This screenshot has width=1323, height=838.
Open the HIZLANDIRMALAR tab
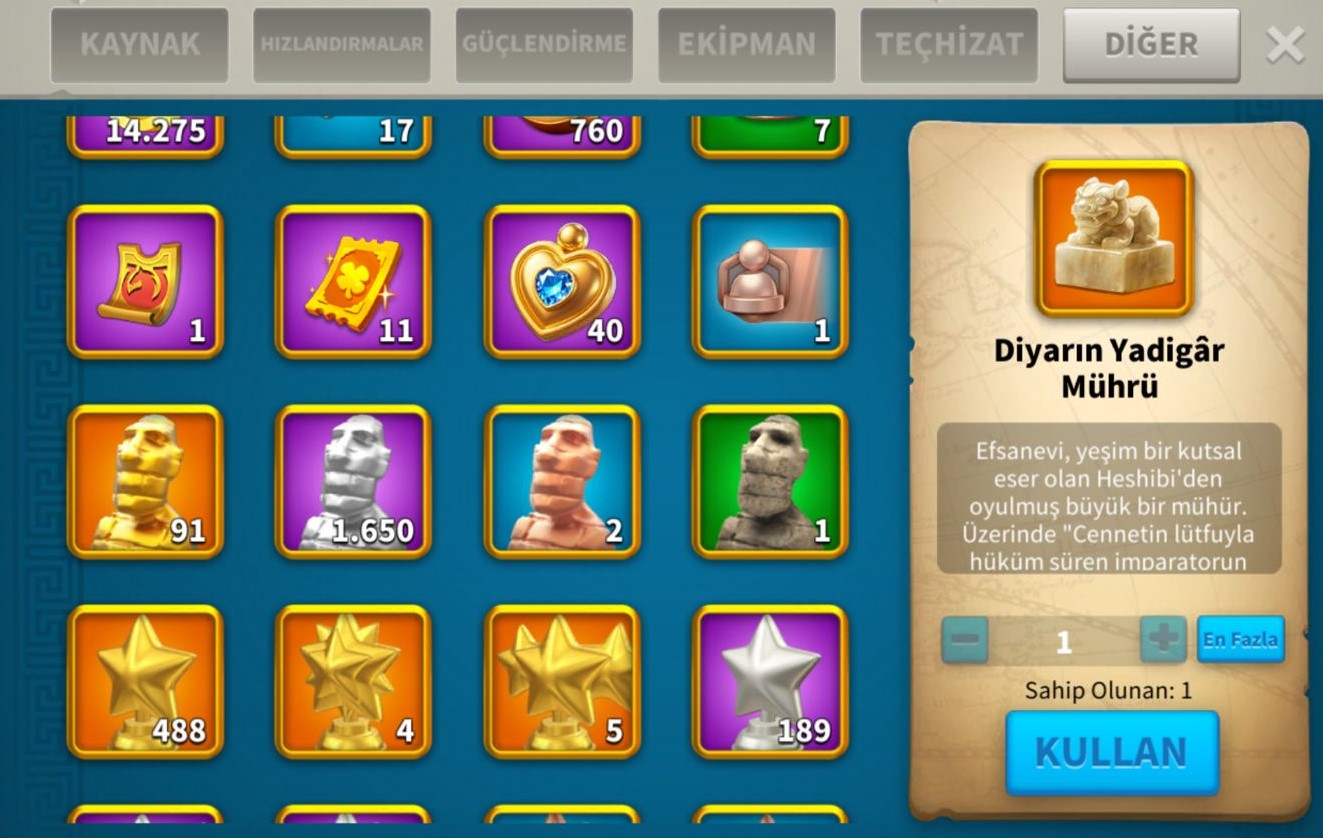(x=341, y=45)
